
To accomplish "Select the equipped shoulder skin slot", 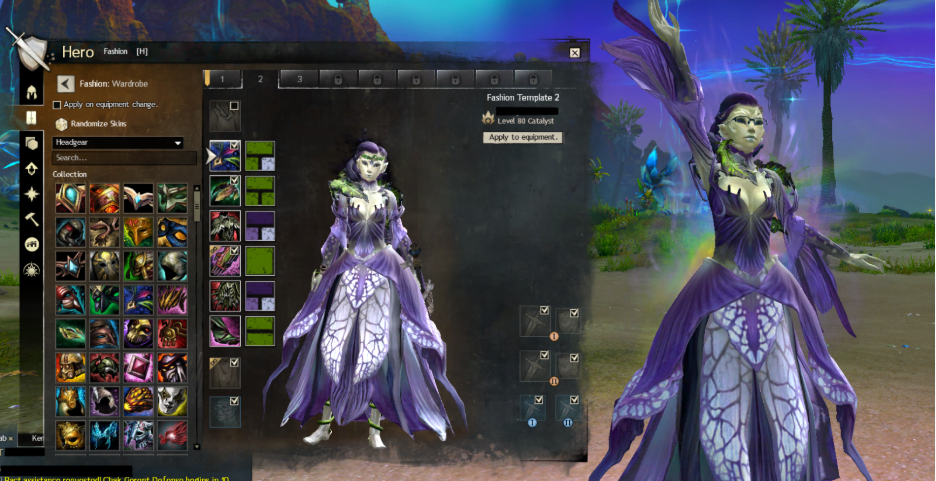I will click(x=223, y=190).
